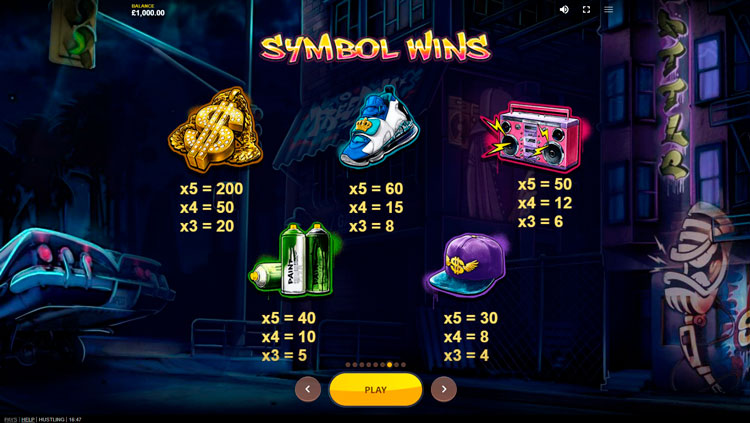Open the hamburger menu

[608, 10]
